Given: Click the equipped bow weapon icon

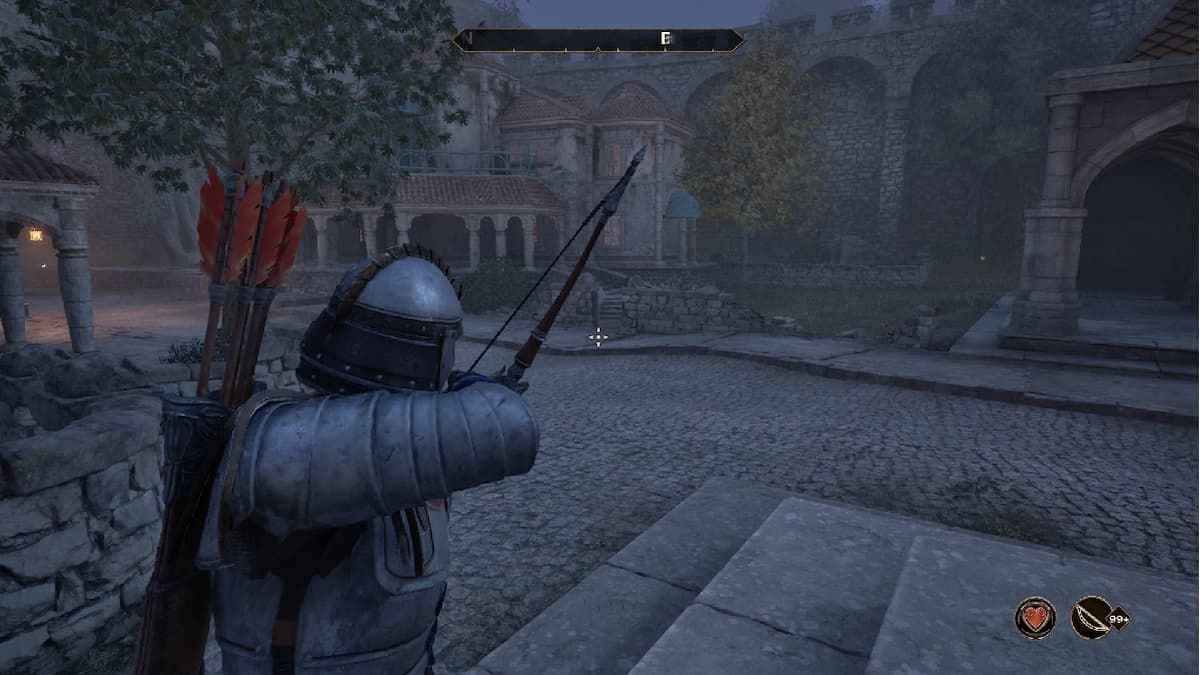Looking at the screenshot, I should 1091,617.
